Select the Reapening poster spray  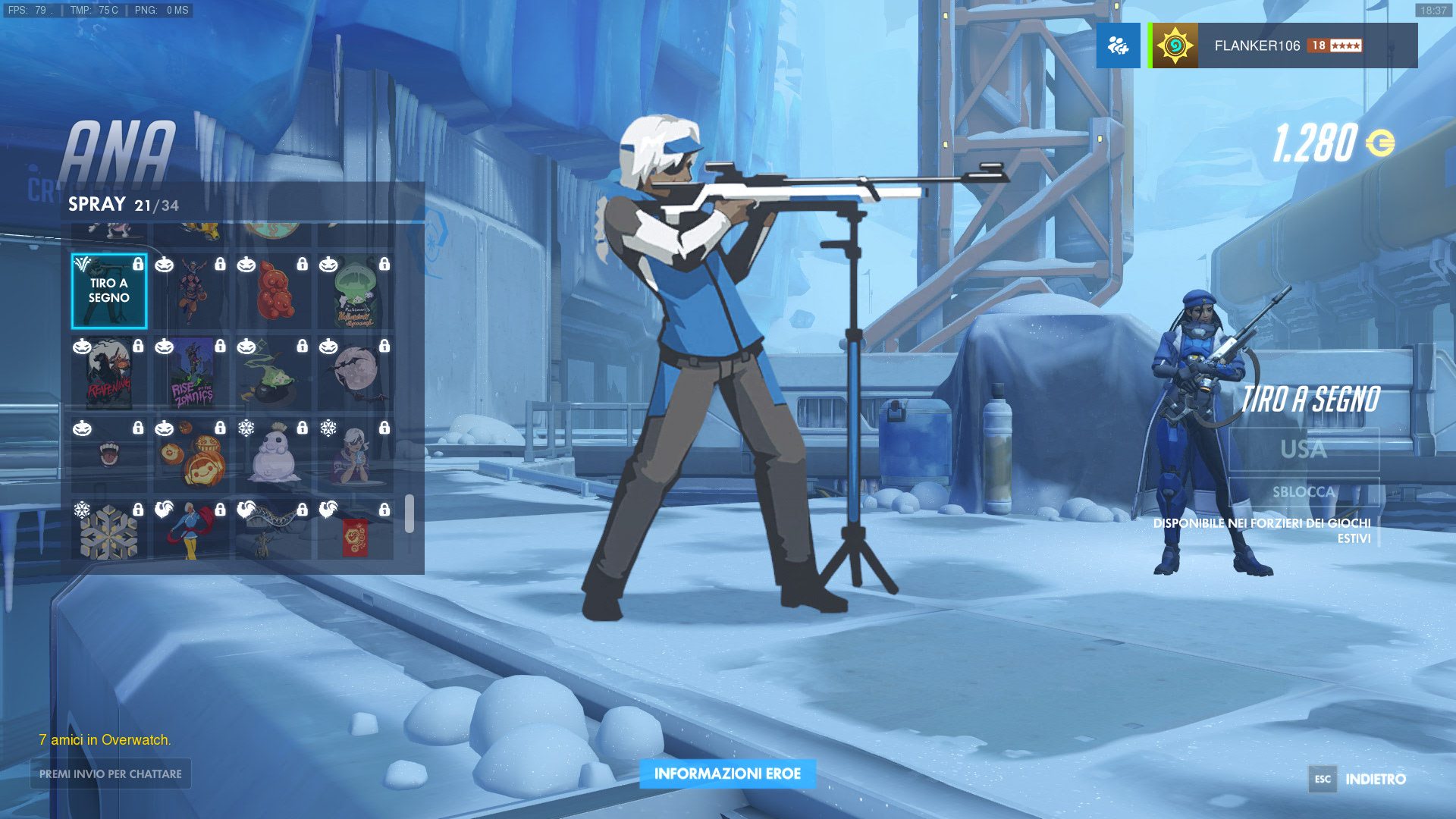(109, 374)
